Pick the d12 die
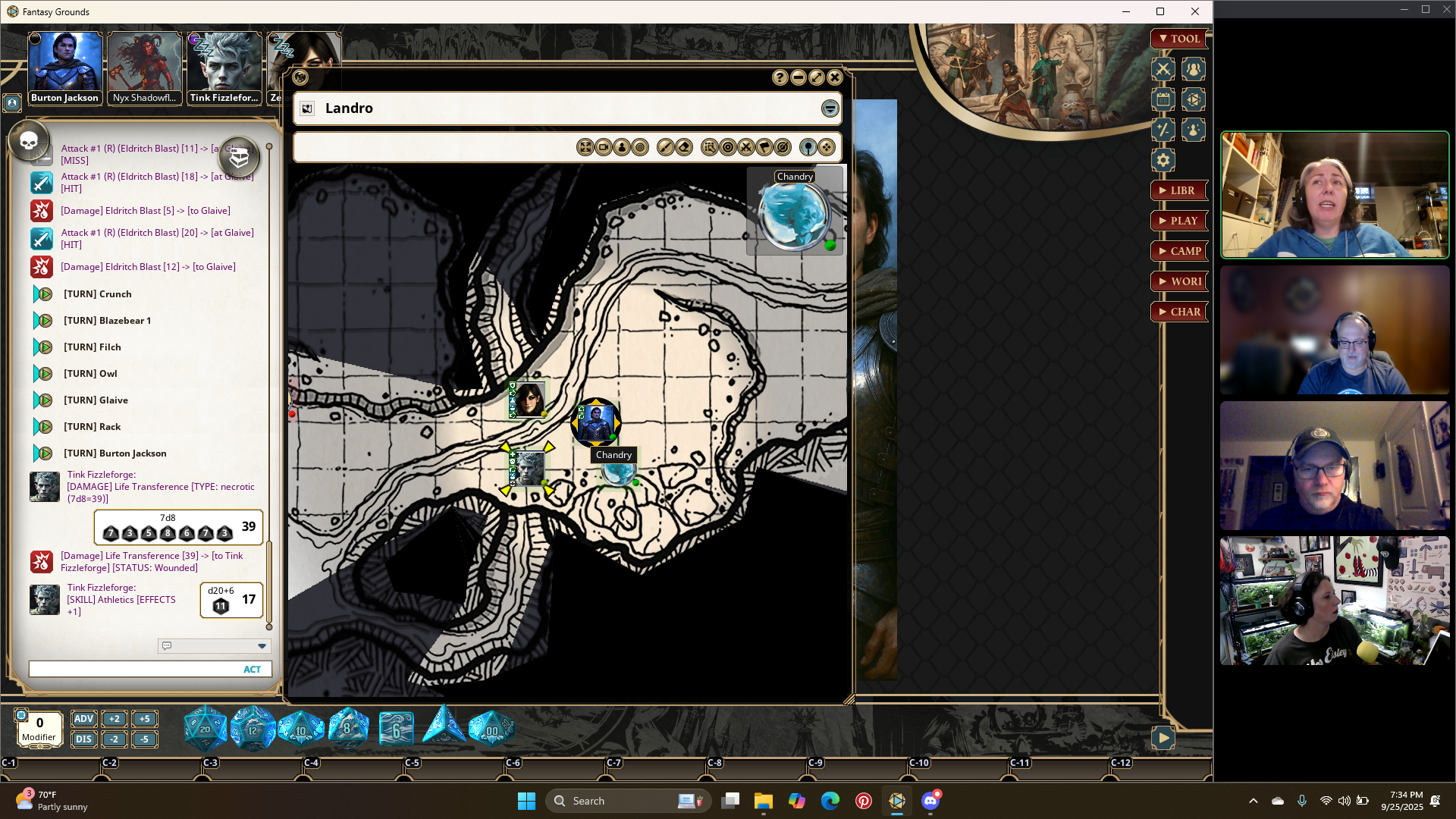The width and height of the screenshot is (1456, 819). 253,729
